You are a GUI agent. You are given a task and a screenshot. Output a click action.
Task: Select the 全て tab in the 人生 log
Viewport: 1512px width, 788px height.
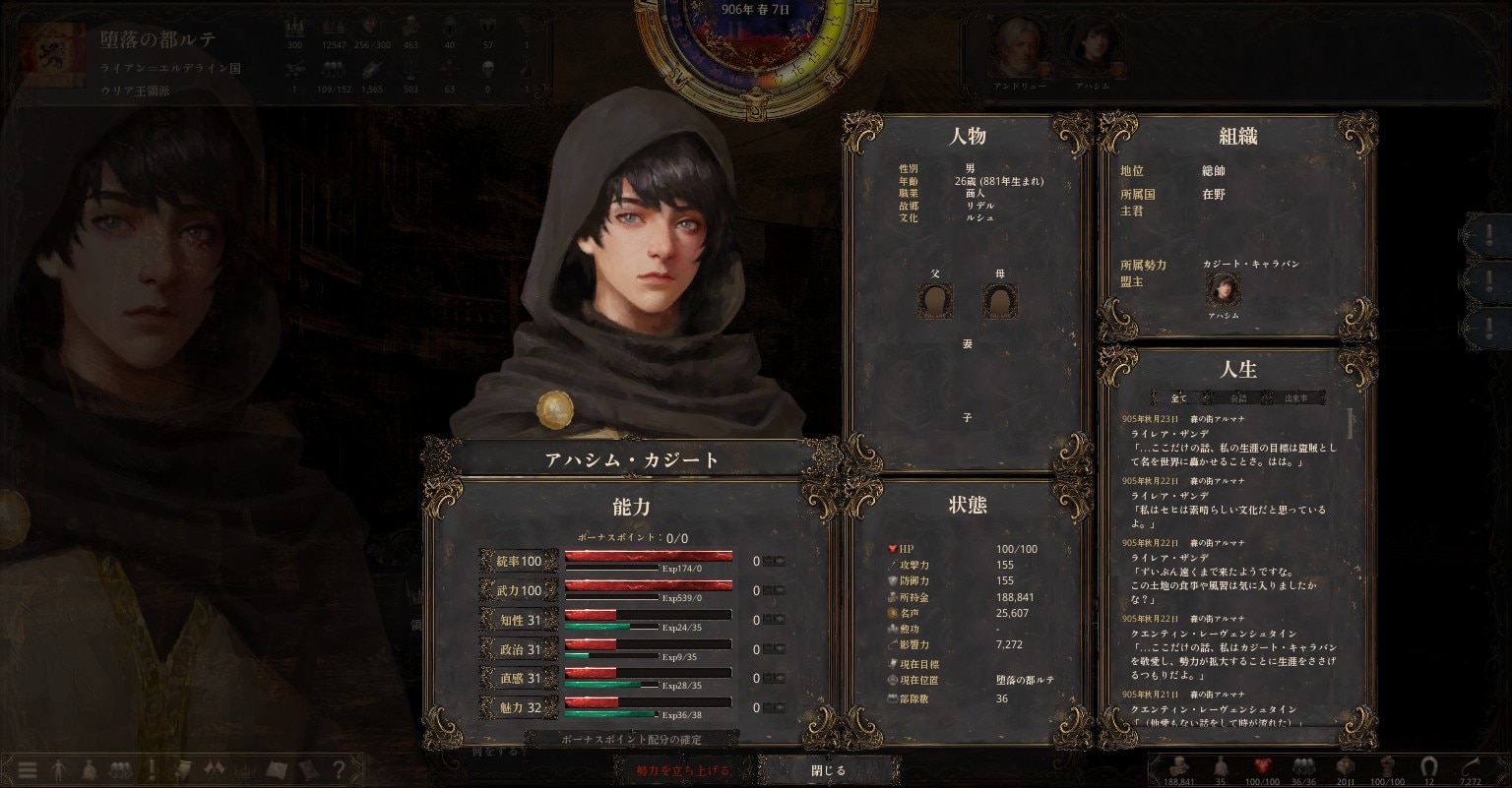1179,398
